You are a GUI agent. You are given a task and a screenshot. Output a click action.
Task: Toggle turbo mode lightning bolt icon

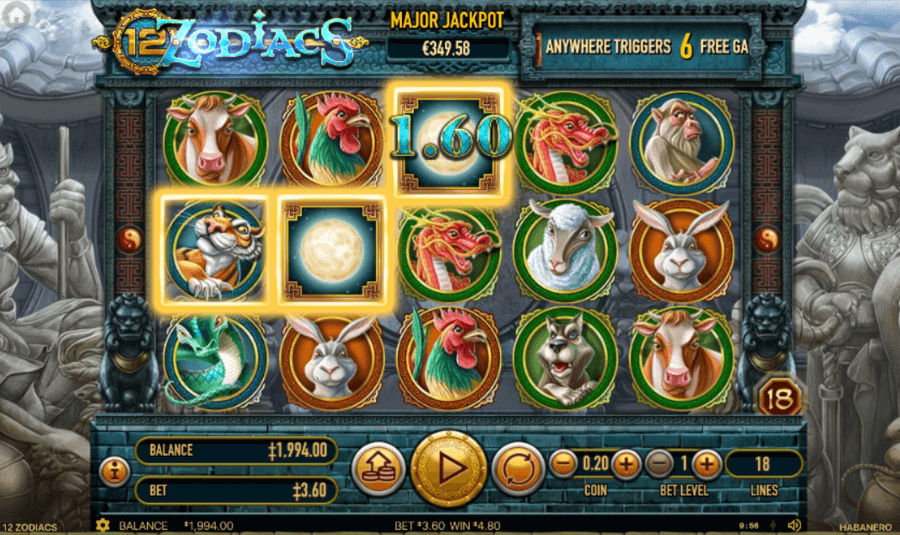(x=775, y=525)
